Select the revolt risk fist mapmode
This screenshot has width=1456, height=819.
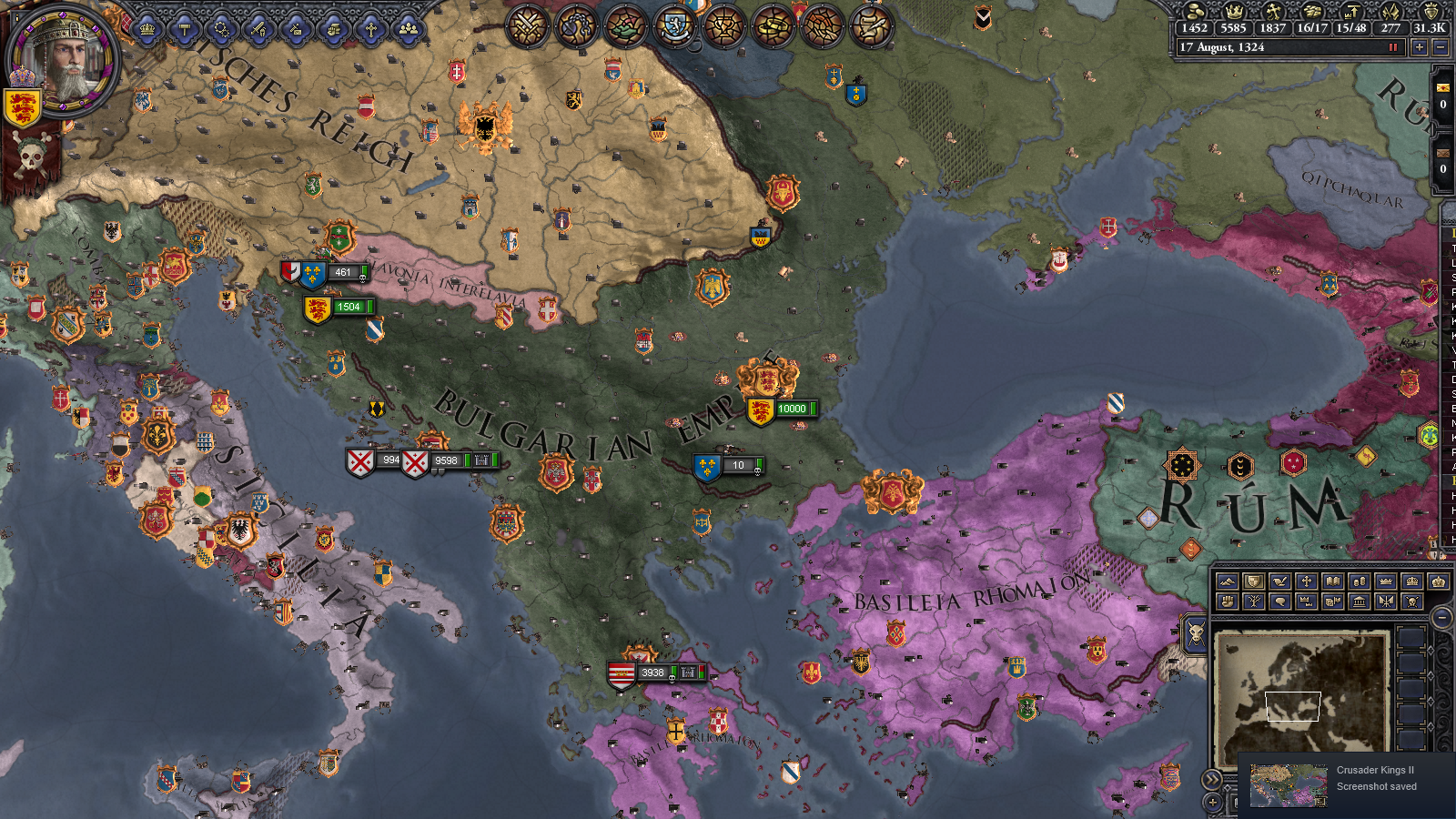(1228, 602)
